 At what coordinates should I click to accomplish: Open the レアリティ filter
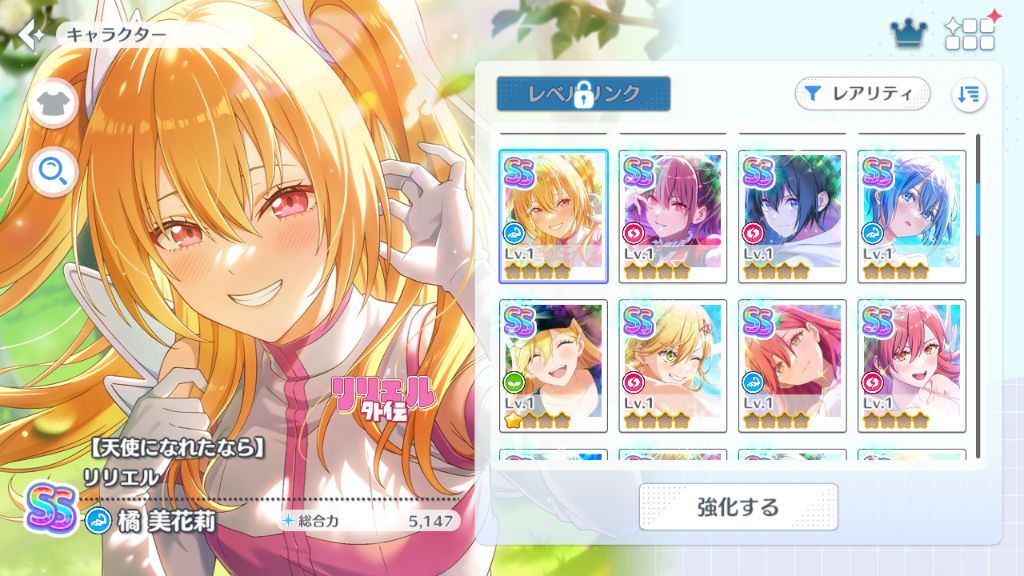coord(862,93)
